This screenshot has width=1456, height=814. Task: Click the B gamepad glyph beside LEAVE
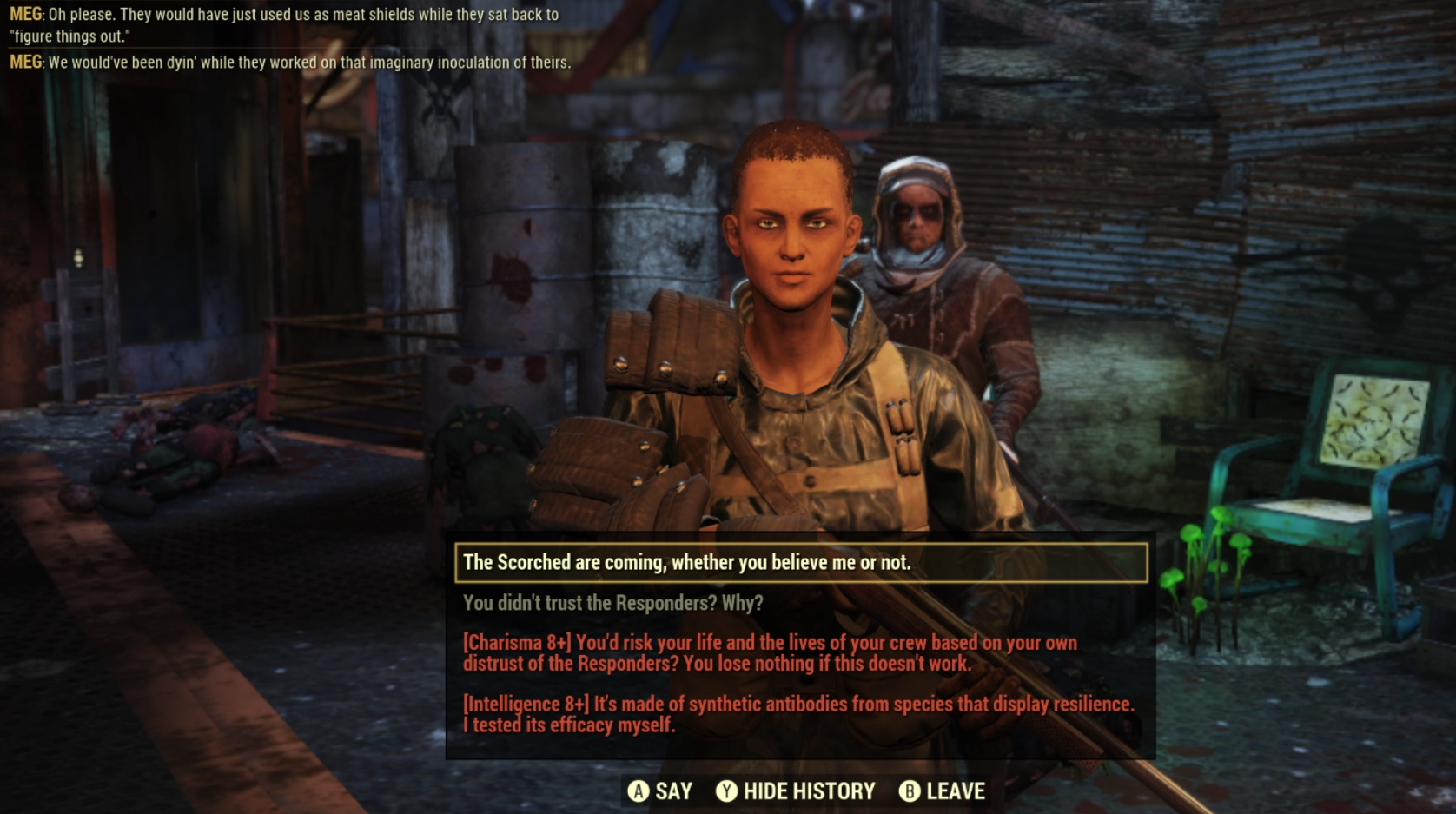point(909,791)
